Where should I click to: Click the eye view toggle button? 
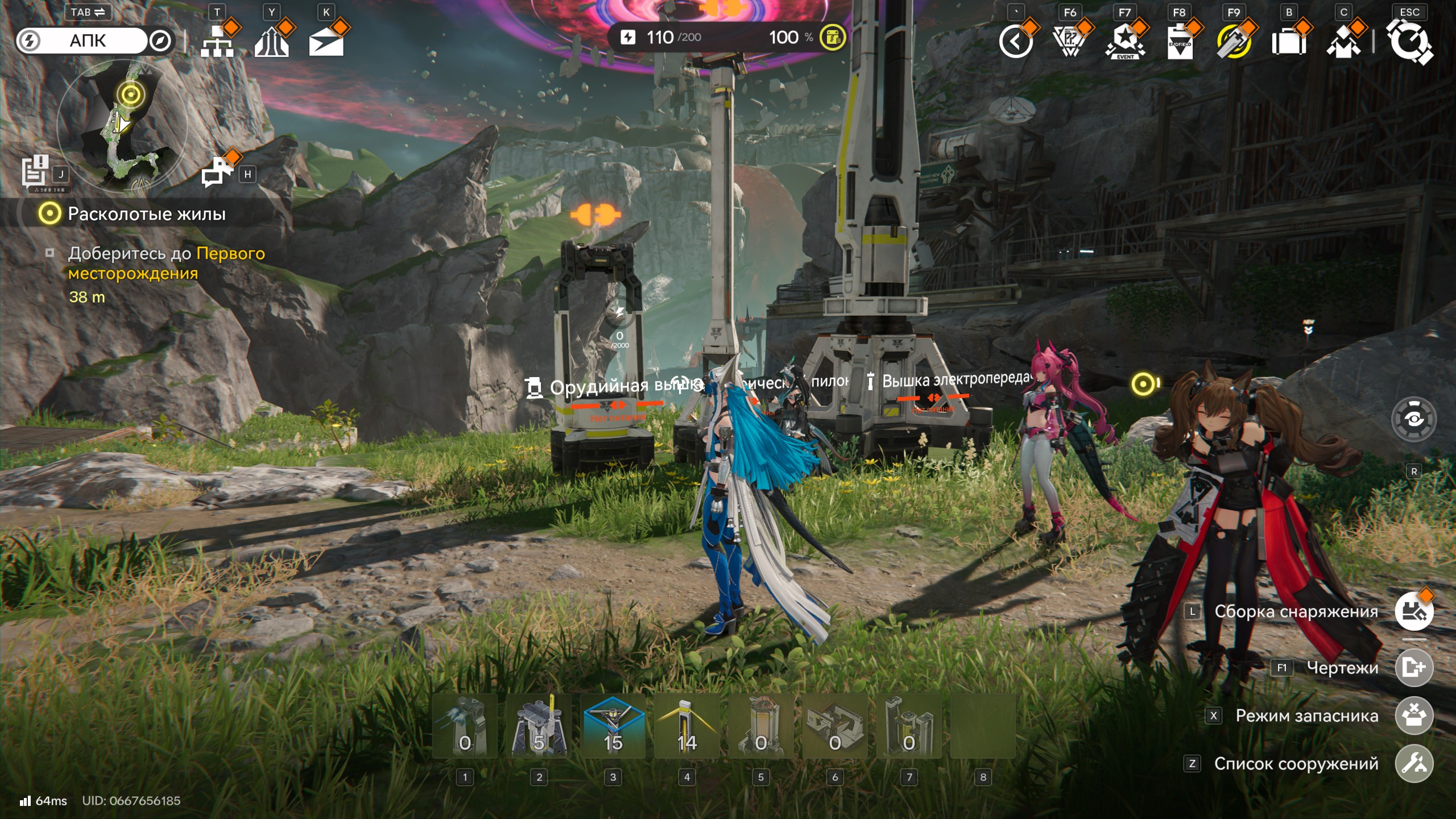pos(1414,419)
